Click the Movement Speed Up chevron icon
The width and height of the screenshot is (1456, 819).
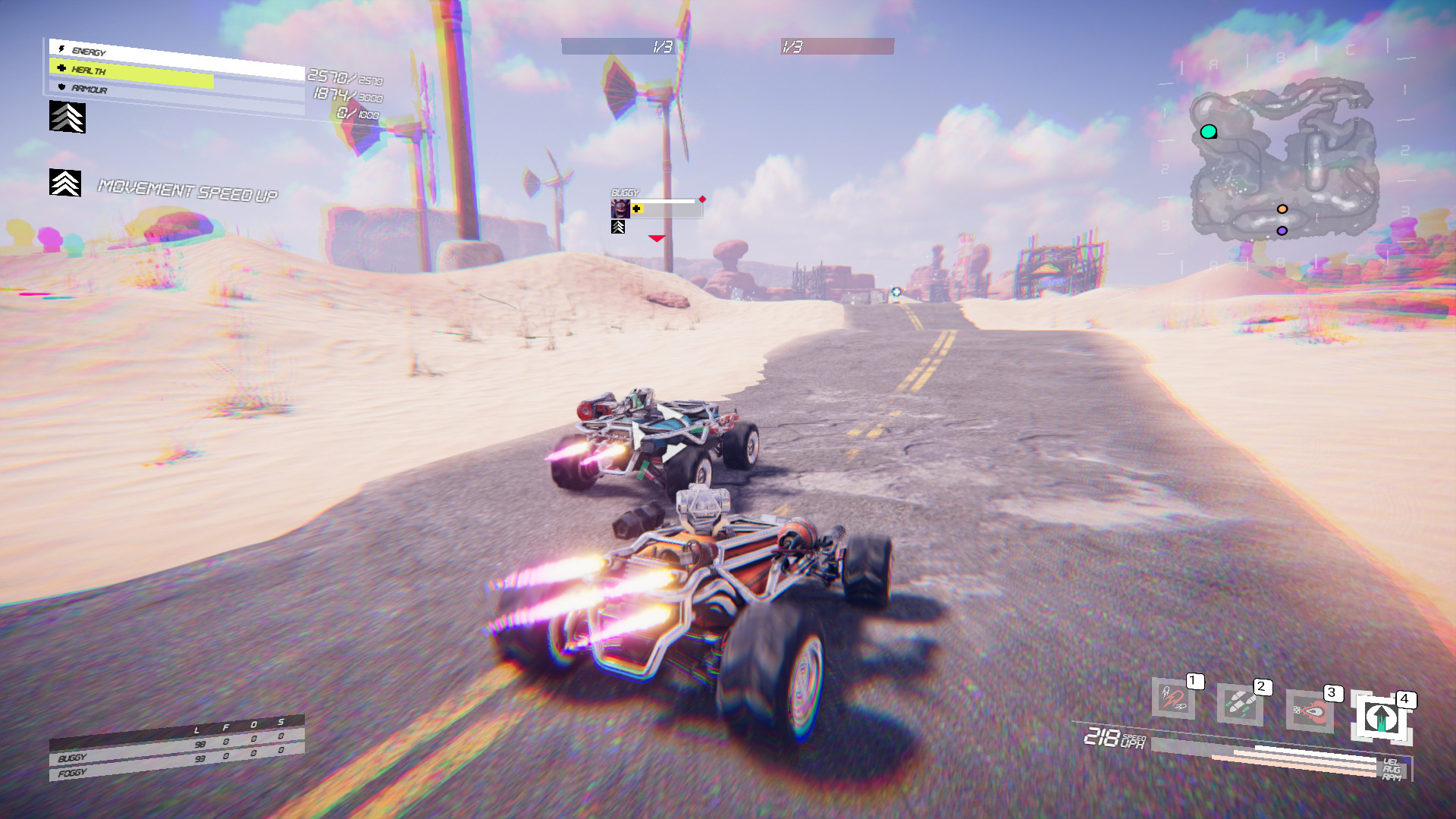(x=65, y=182)
